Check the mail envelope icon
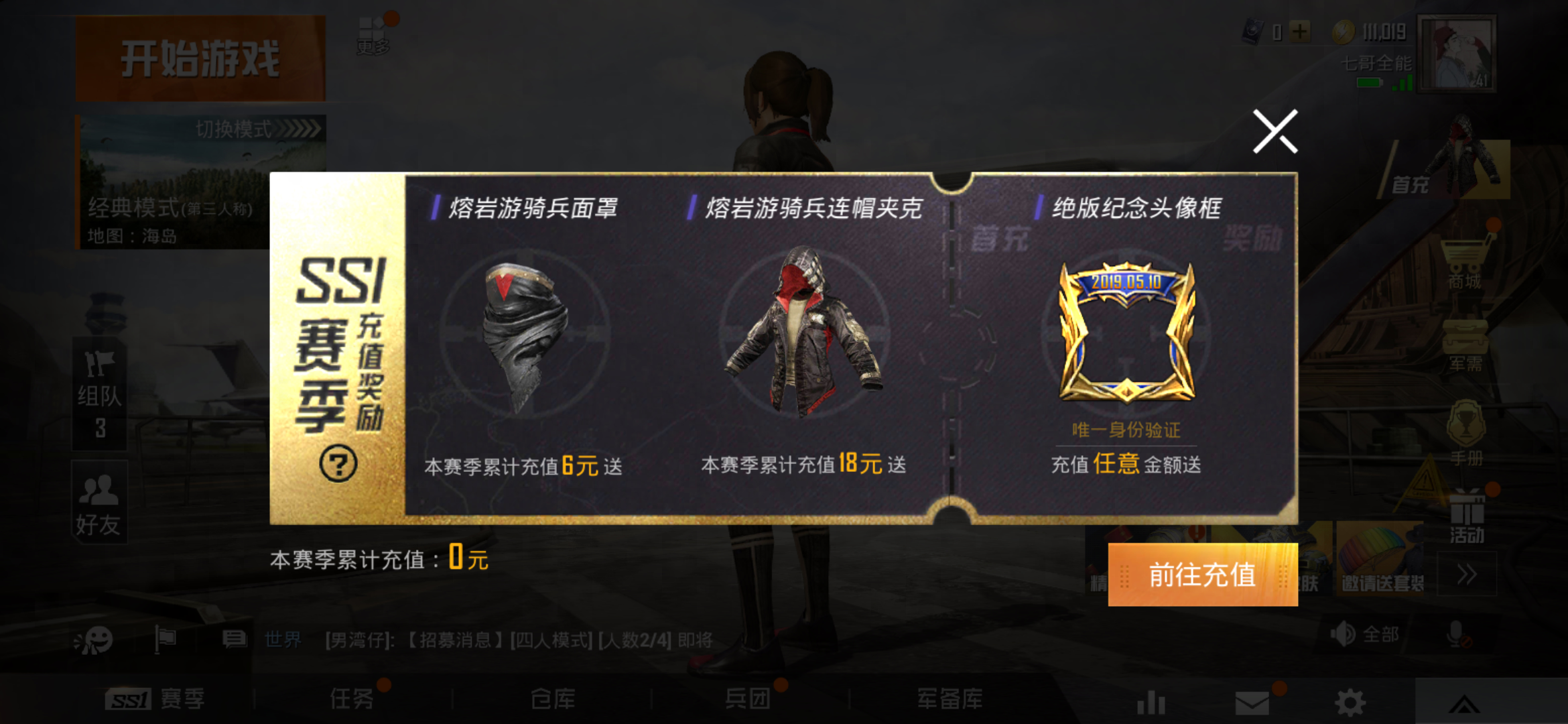1568x724 pixels. (1252, 703)
